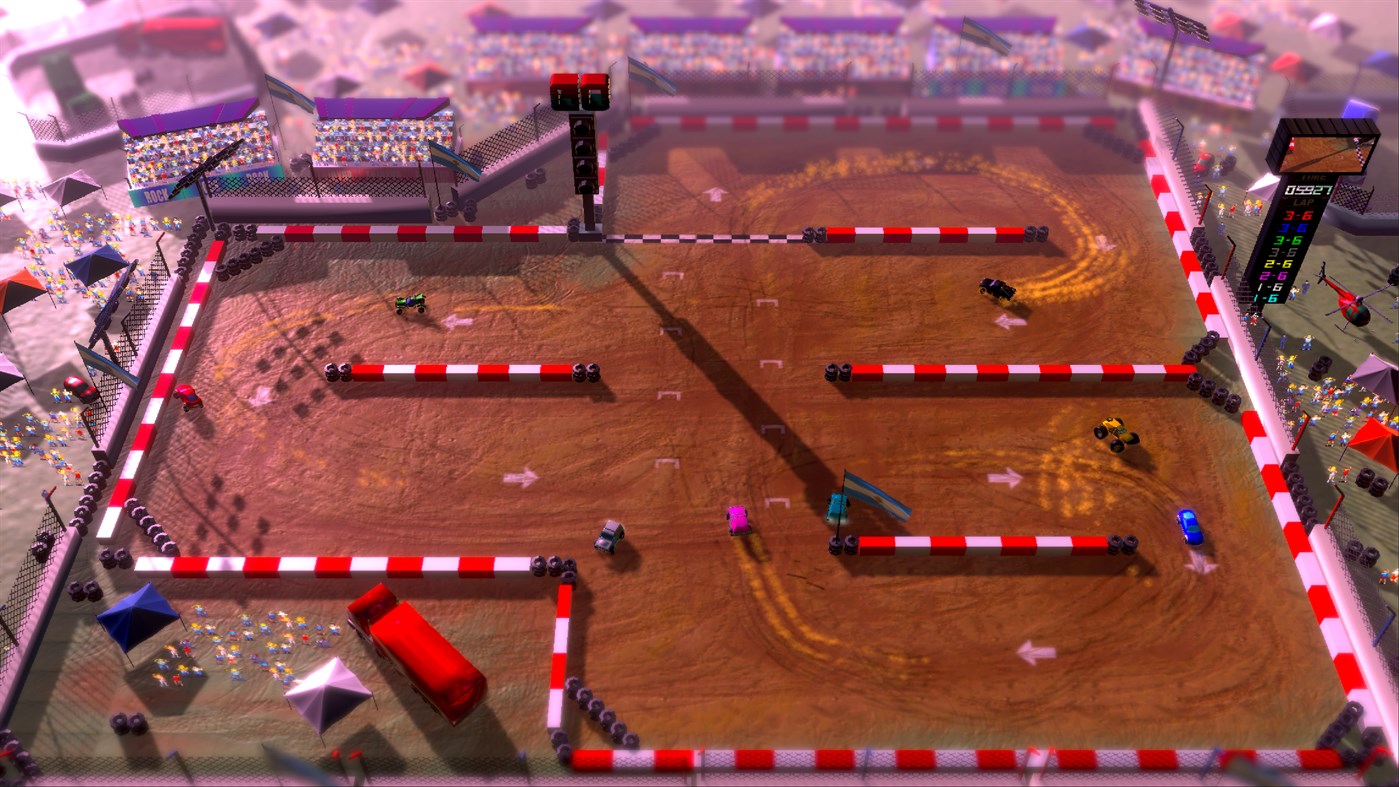This screenshot has height=787, width=1399.
Task: Select the TIME label on the scoreboard
Action: 1313,177
